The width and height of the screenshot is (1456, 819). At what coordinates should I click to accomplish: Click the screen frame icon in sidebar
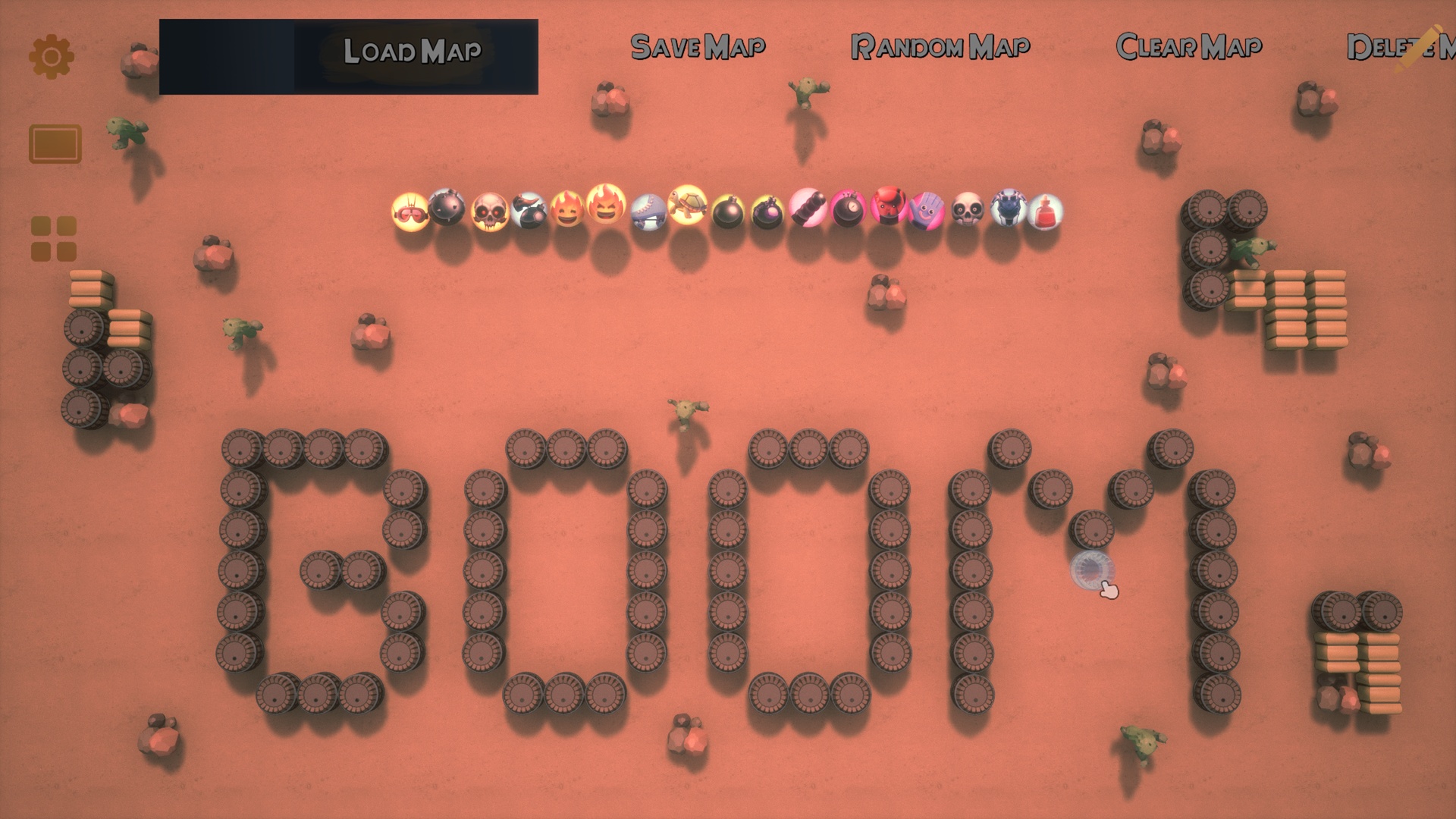coord(55,144)
